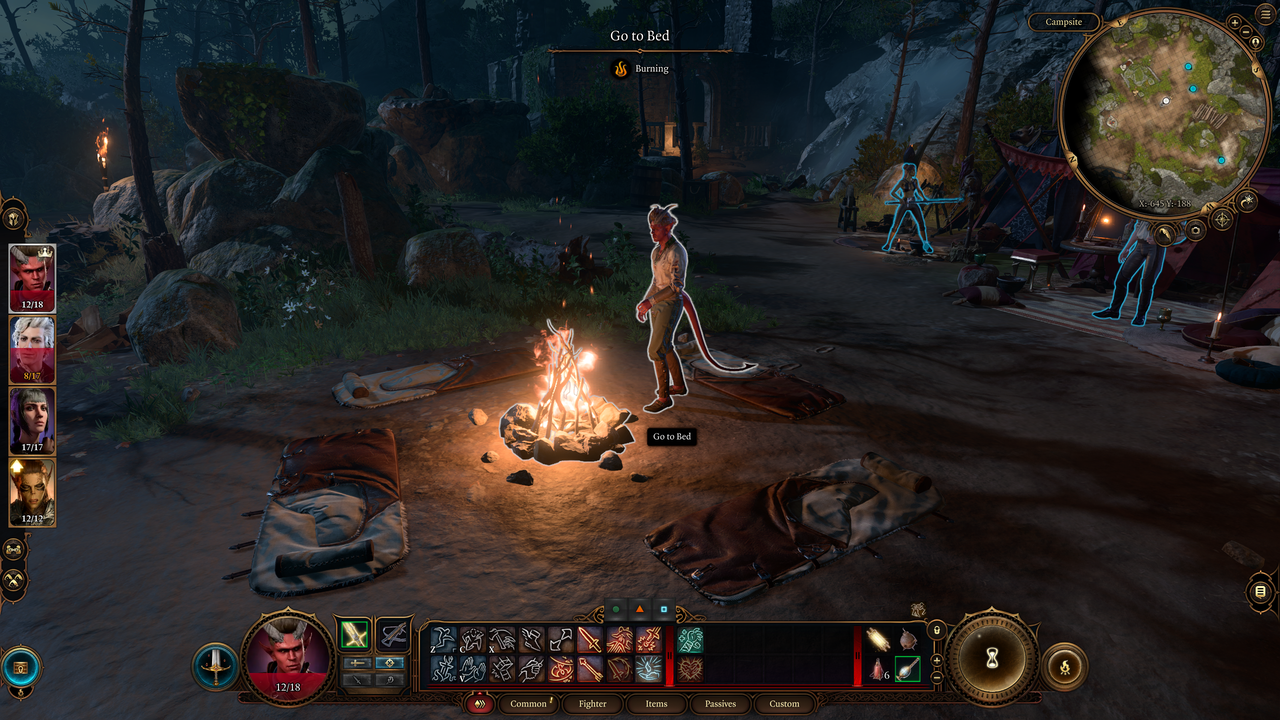Toggle the hotbar padlock
The height and width of the screenshot is (720, 1280).
(937, 630)
